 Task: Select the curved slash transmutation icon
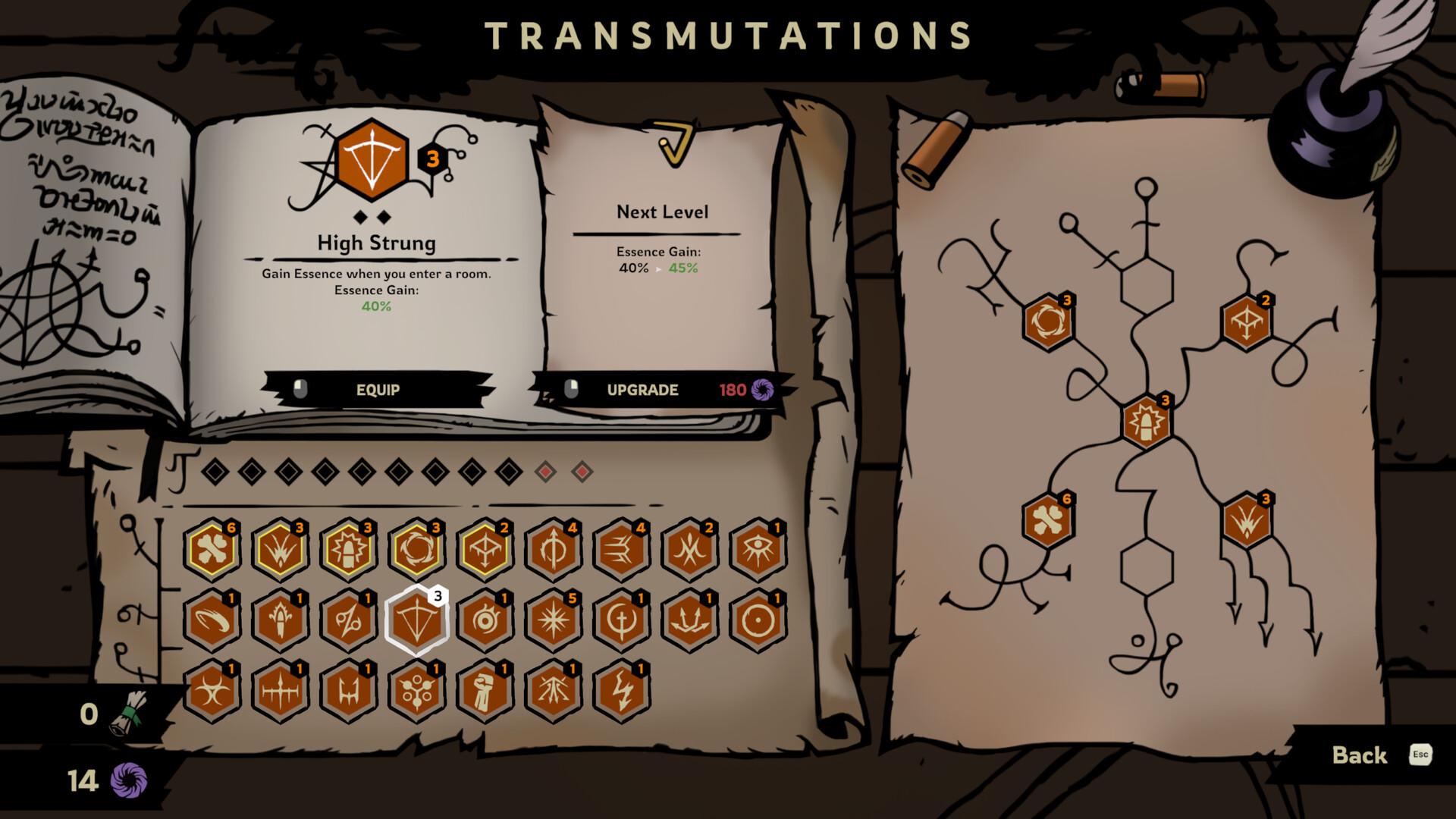pyautogui.click(x=212, y=620)
